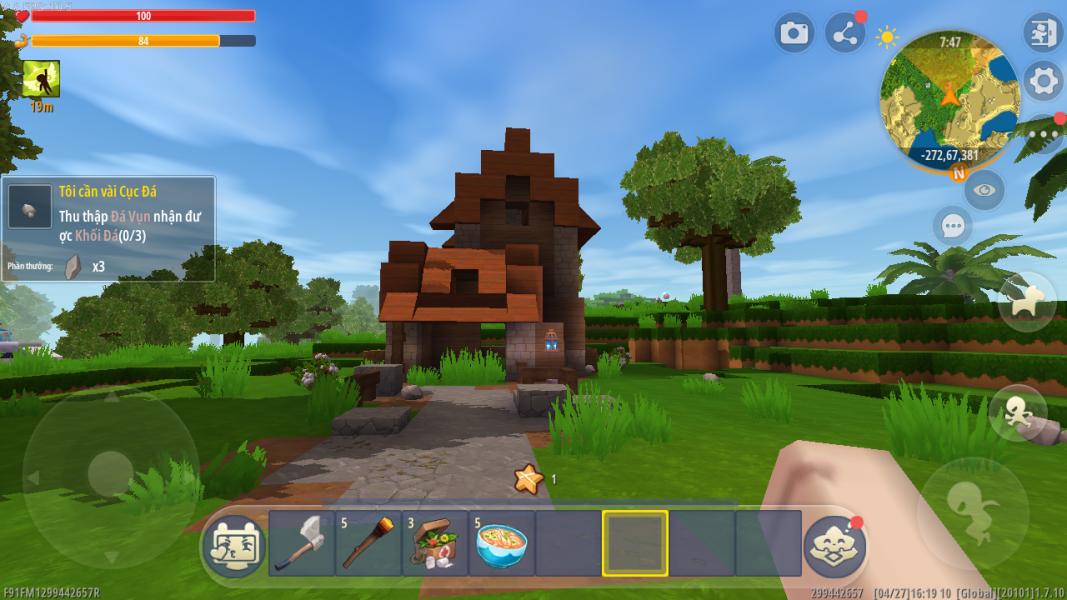Inspect the green buff status icon
1067x600 pixels.
tap(41, 78)
